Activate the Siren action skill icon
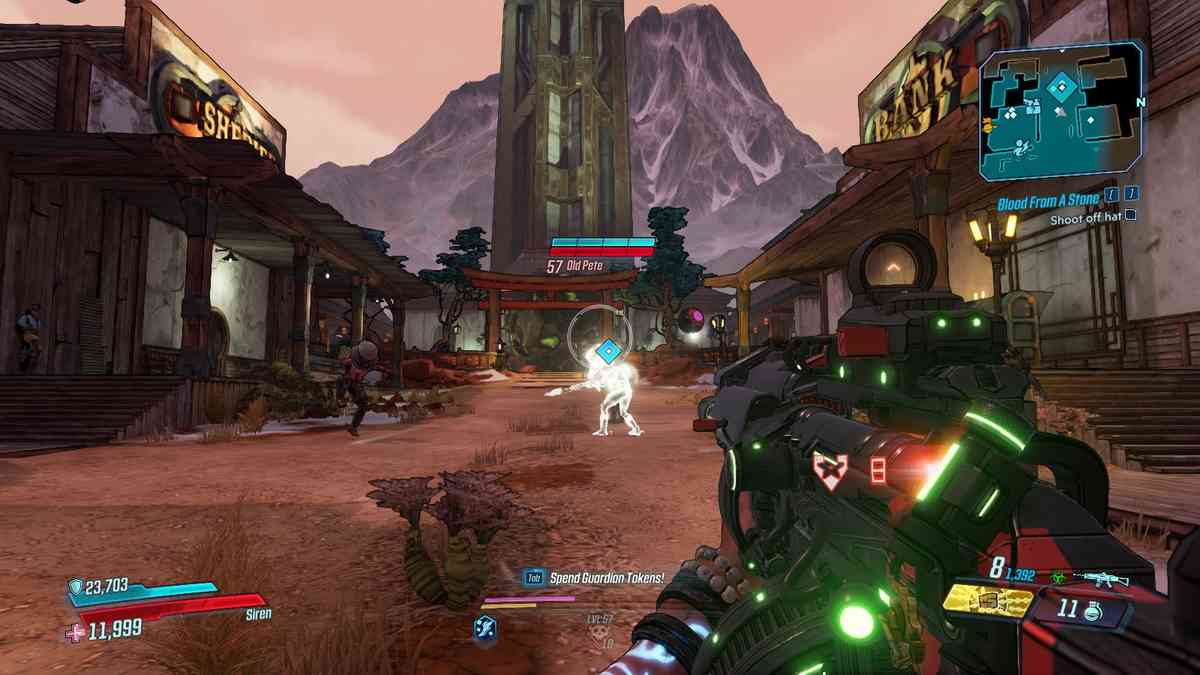 (x=484, y=627)
